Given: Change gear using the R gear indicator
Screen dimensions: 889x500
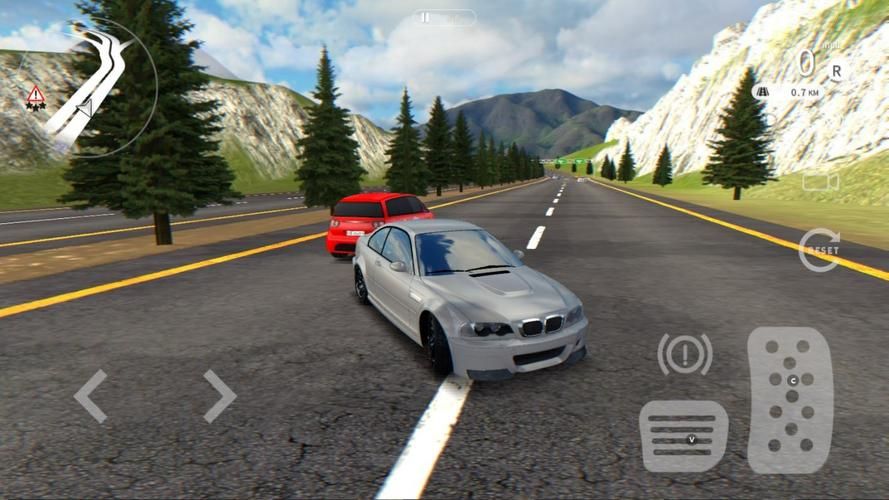Looking at the screenshot, I should click(835, 70).
